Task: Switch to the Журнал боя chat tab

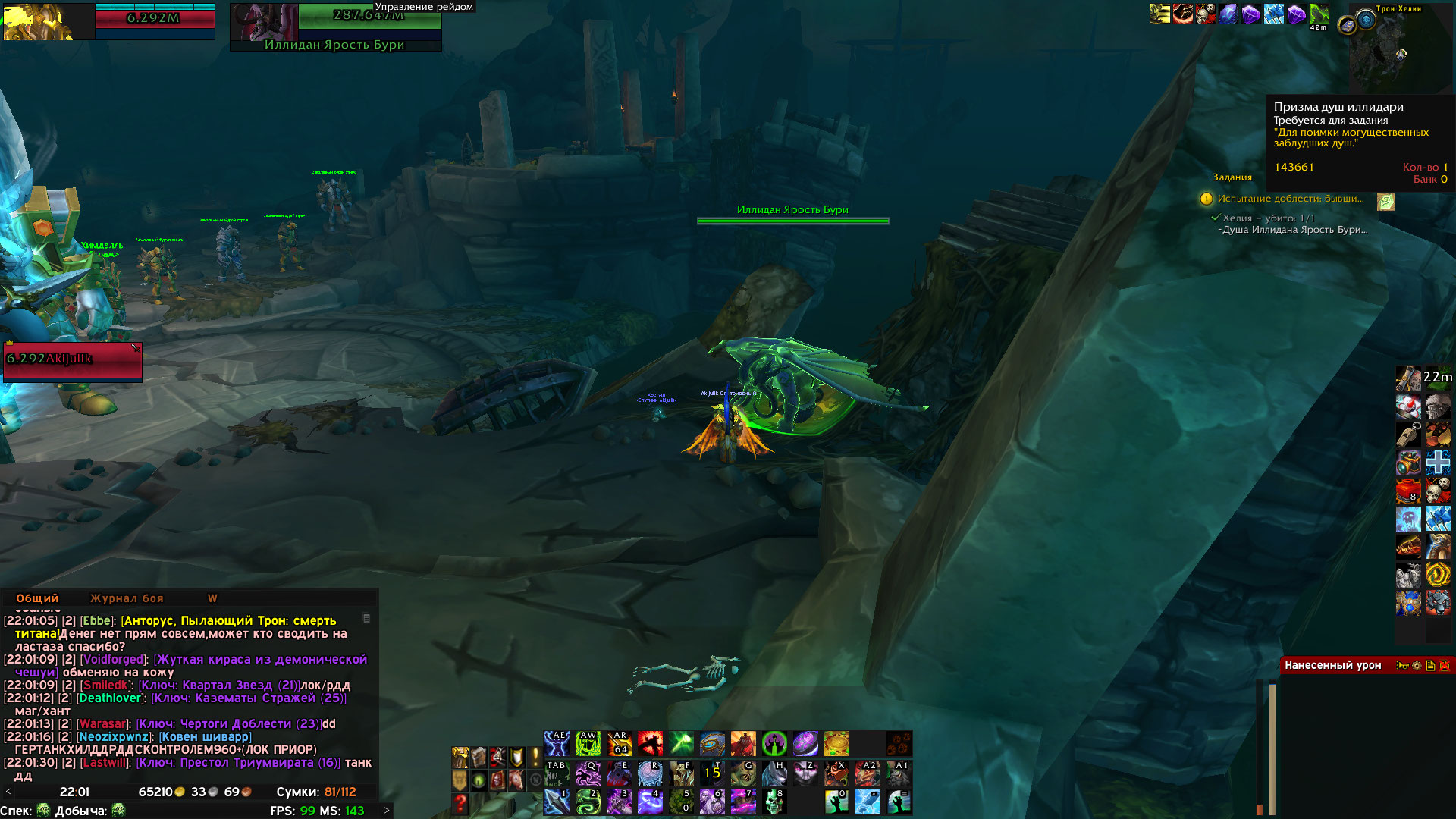Action: 127,598
